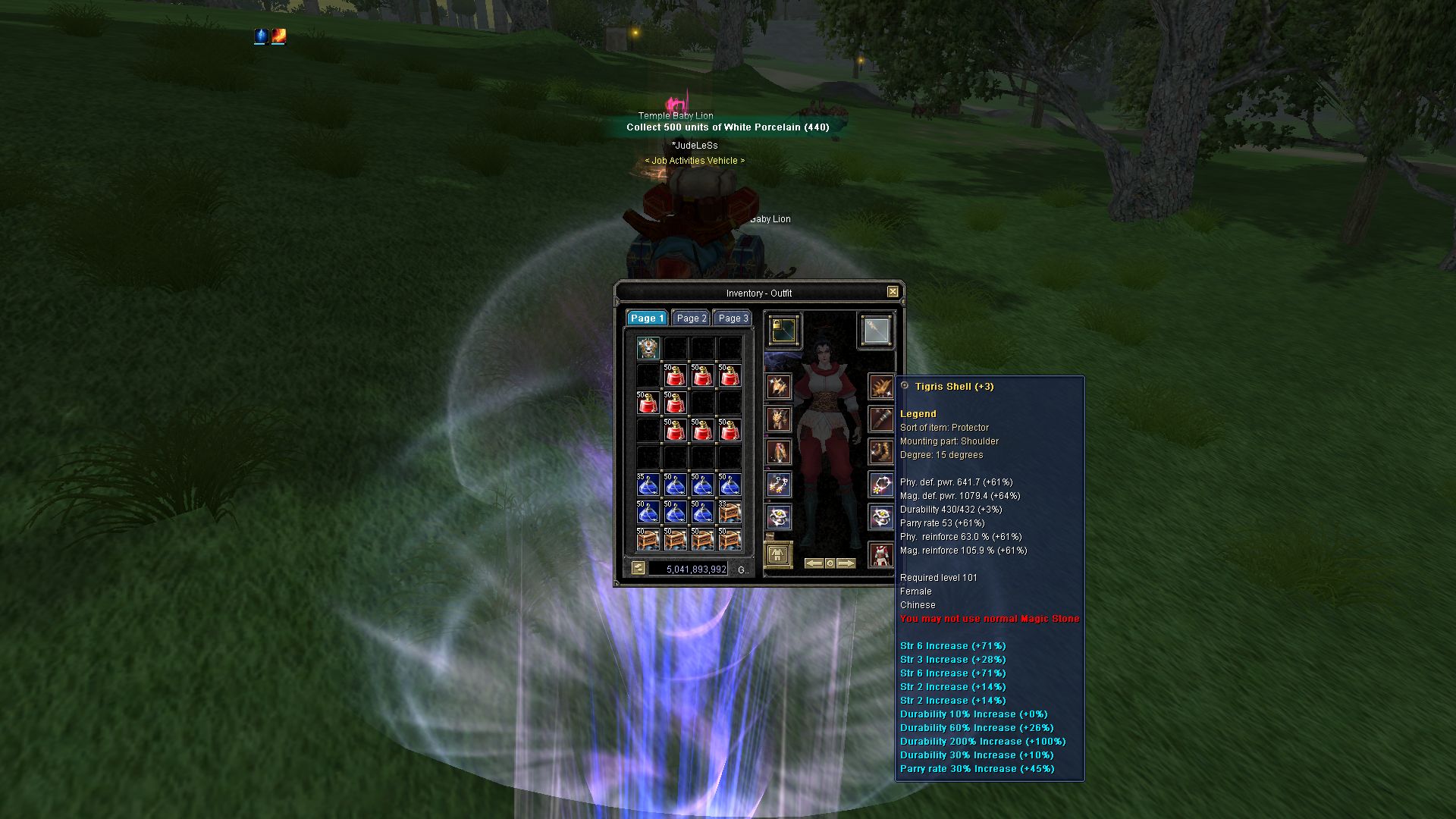The image size is (1456, 819).
Task: Switch to inventory Page 2
Action: [692, 318]
